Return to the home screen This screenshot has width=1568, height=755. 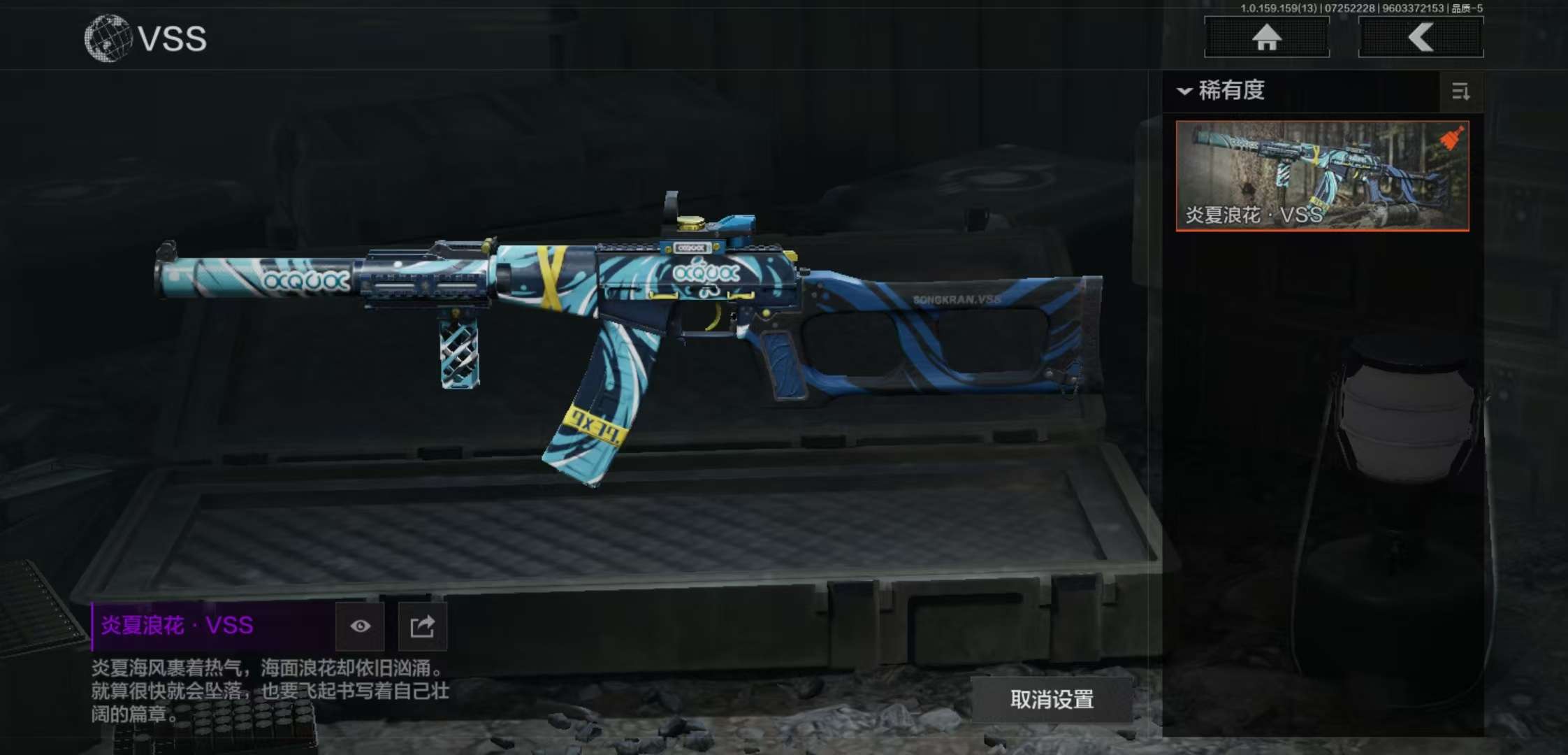click(x=1266, y=37)
